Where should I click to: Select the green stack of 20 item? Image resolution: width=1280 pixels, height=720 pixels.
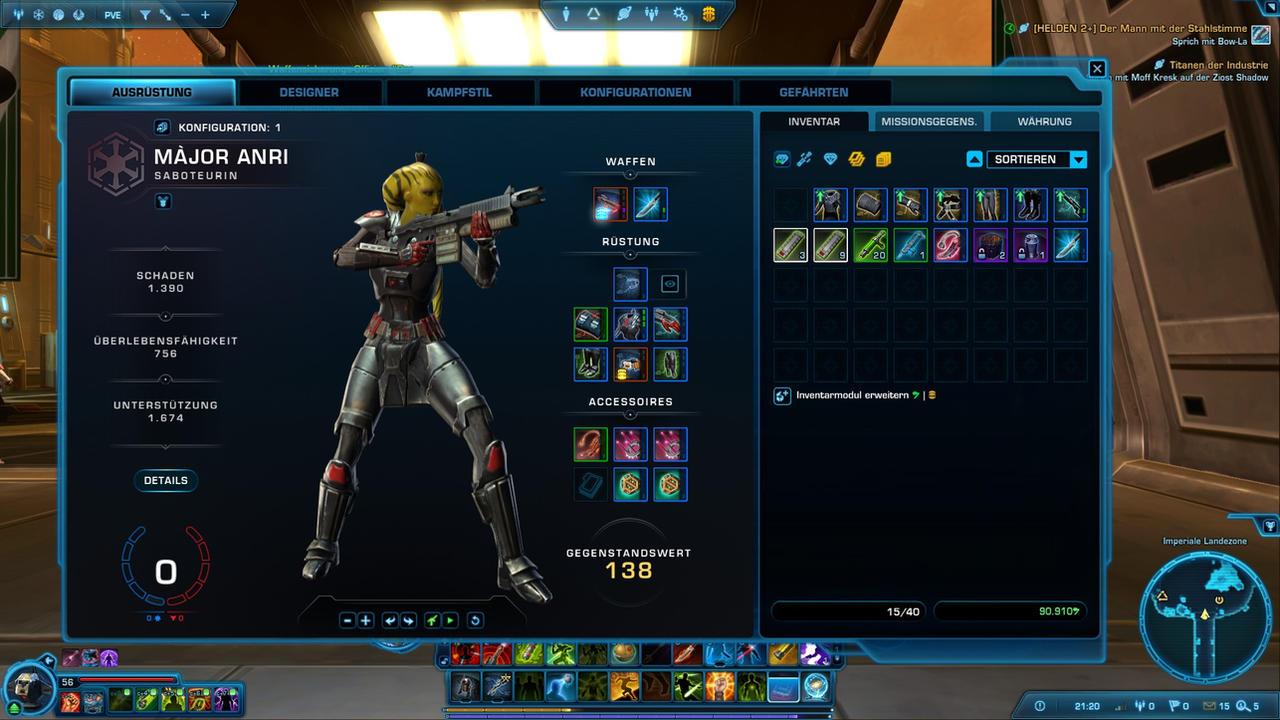coord(870,245)
